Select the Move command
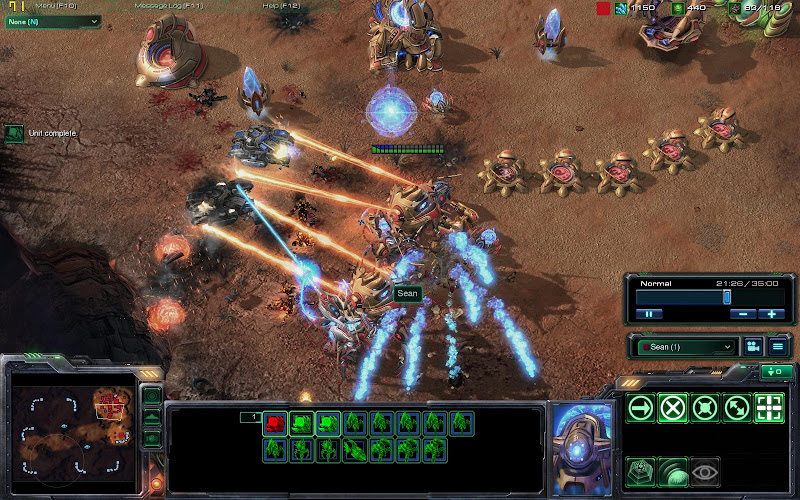Viewport: 800px width, 500px height. (x=641, y=408)
